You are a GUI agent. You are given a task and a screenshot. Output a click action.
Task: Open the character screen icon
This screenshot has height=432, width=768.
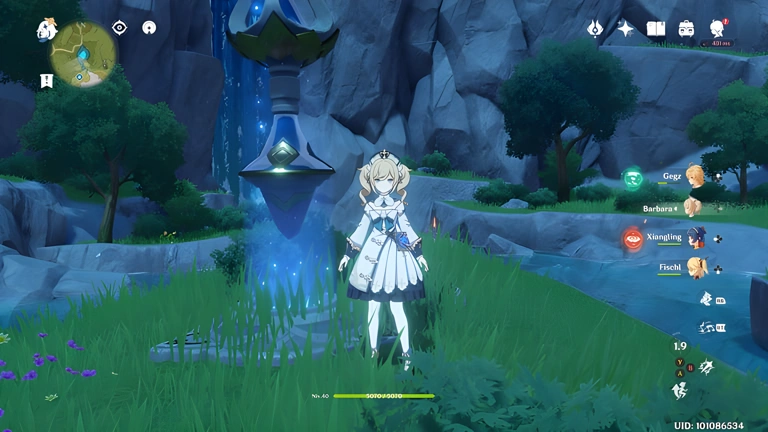click(x=717, y=28)
